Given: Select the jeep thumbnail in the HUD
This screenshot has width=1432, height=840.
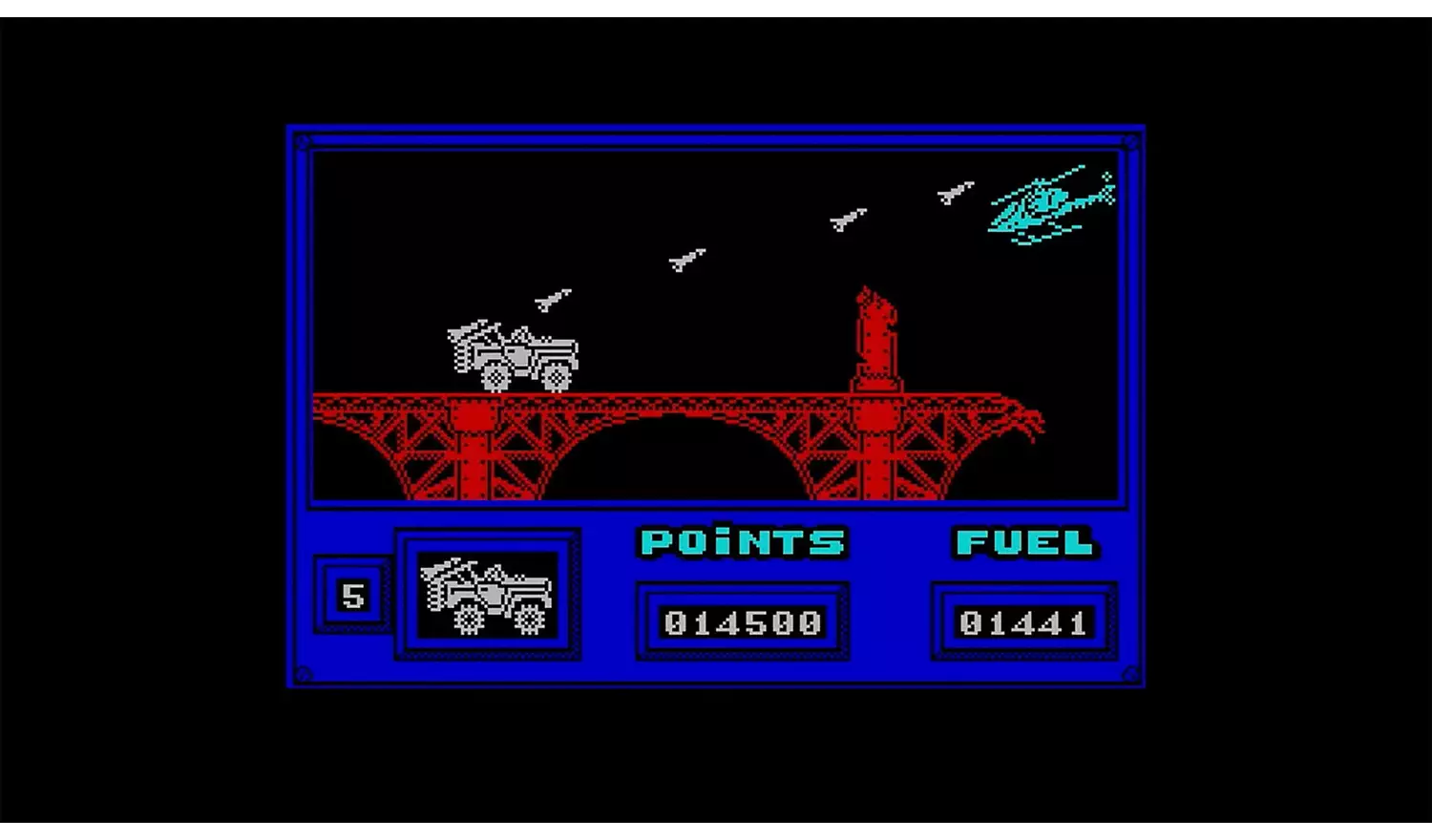Looking at the screenshot, I should pyautogui.click(x=487, y=592).
